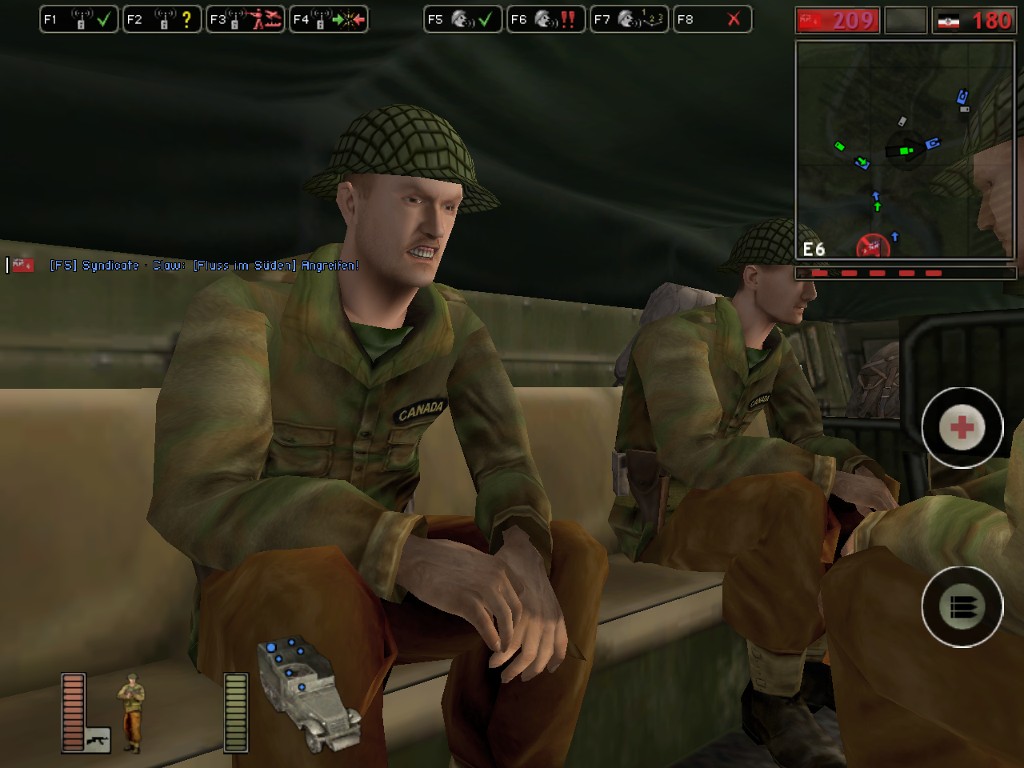Select the F1 radio checkmark command
The width and height of the screenshot is (1024, 768).
(79, 19)
